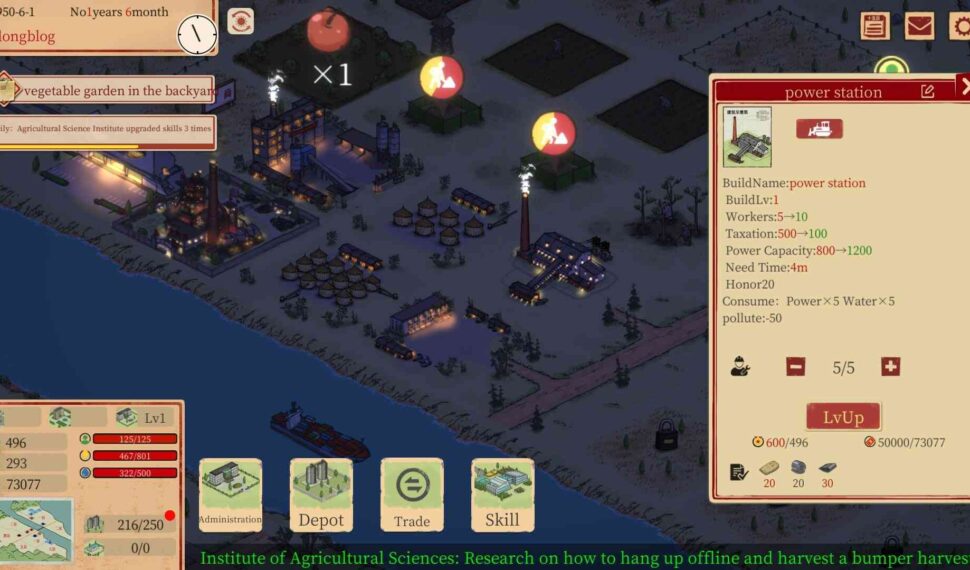Open the mail envelope inbox
The width and height of the screenshot is (970, 570).
(919, 26)
